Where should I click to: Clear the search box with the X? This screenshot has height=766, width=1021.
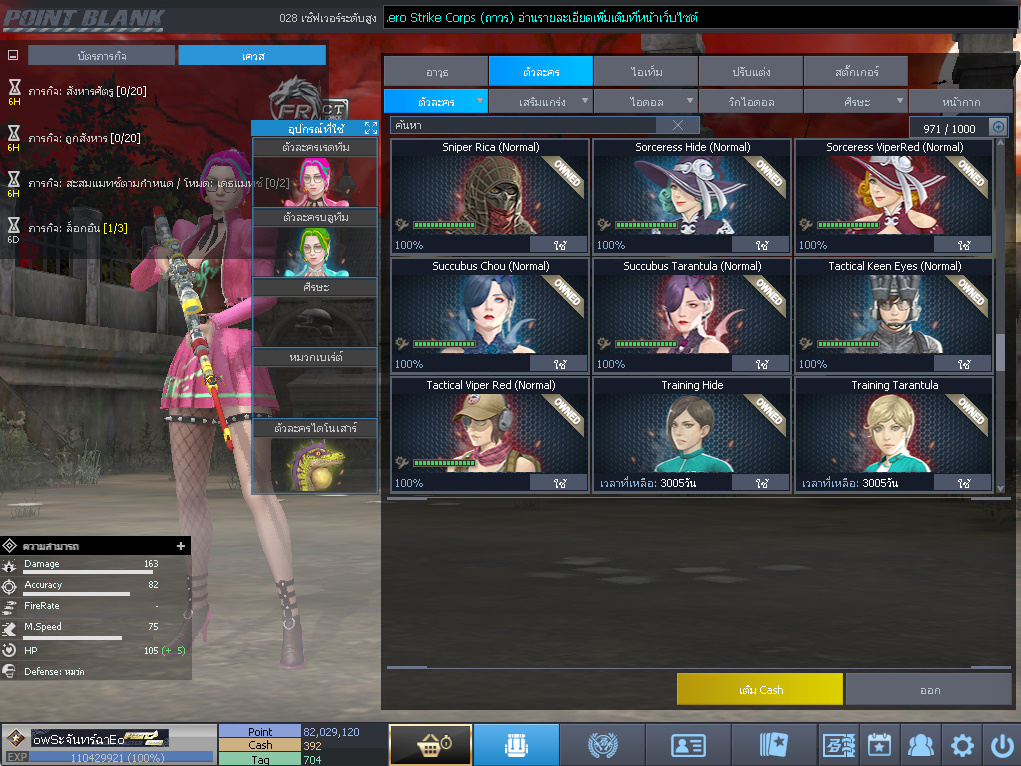678,125
